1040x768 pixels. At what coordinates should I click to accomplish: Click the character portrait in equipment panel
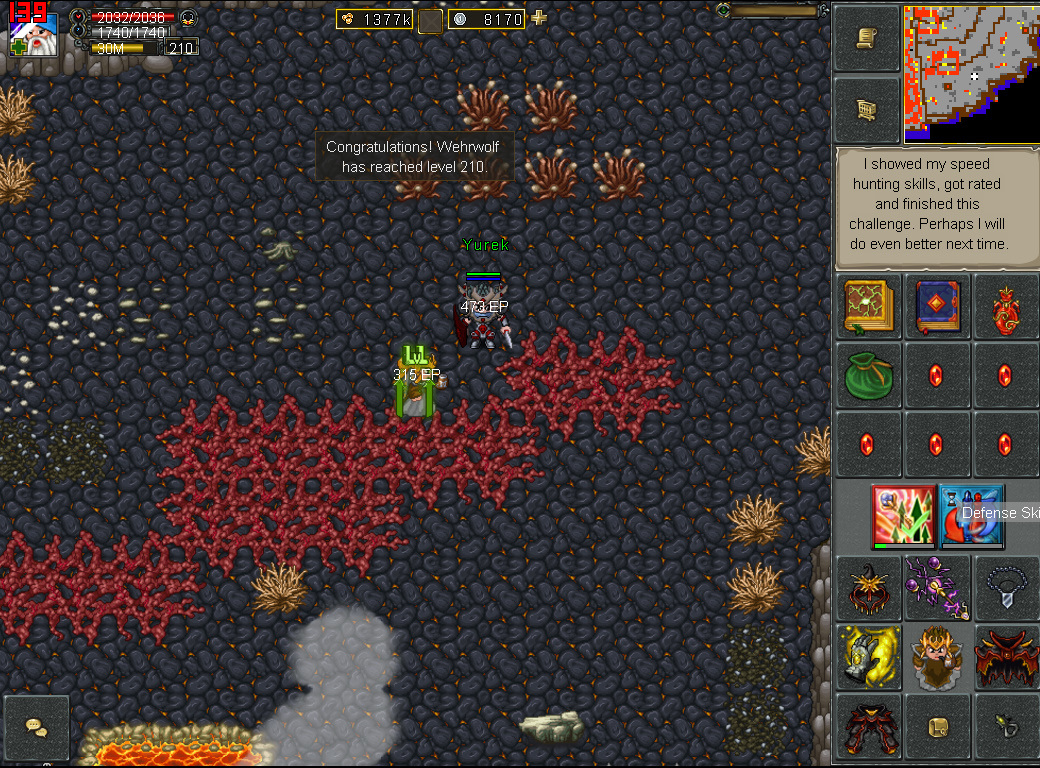(936, 657)
